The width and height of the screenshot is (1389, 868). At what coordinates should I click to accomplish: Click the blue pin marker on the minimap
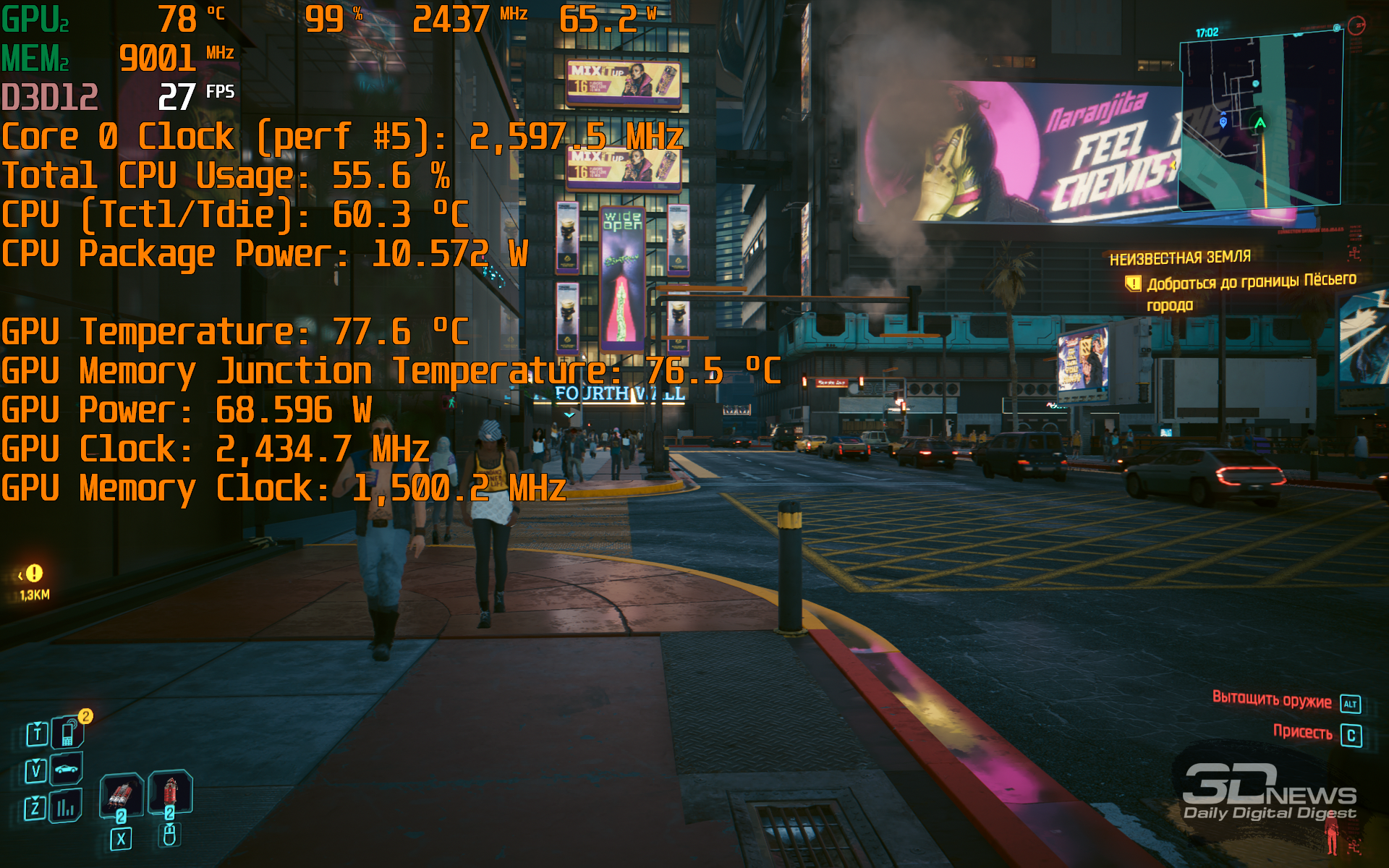tap(1223, 122)
